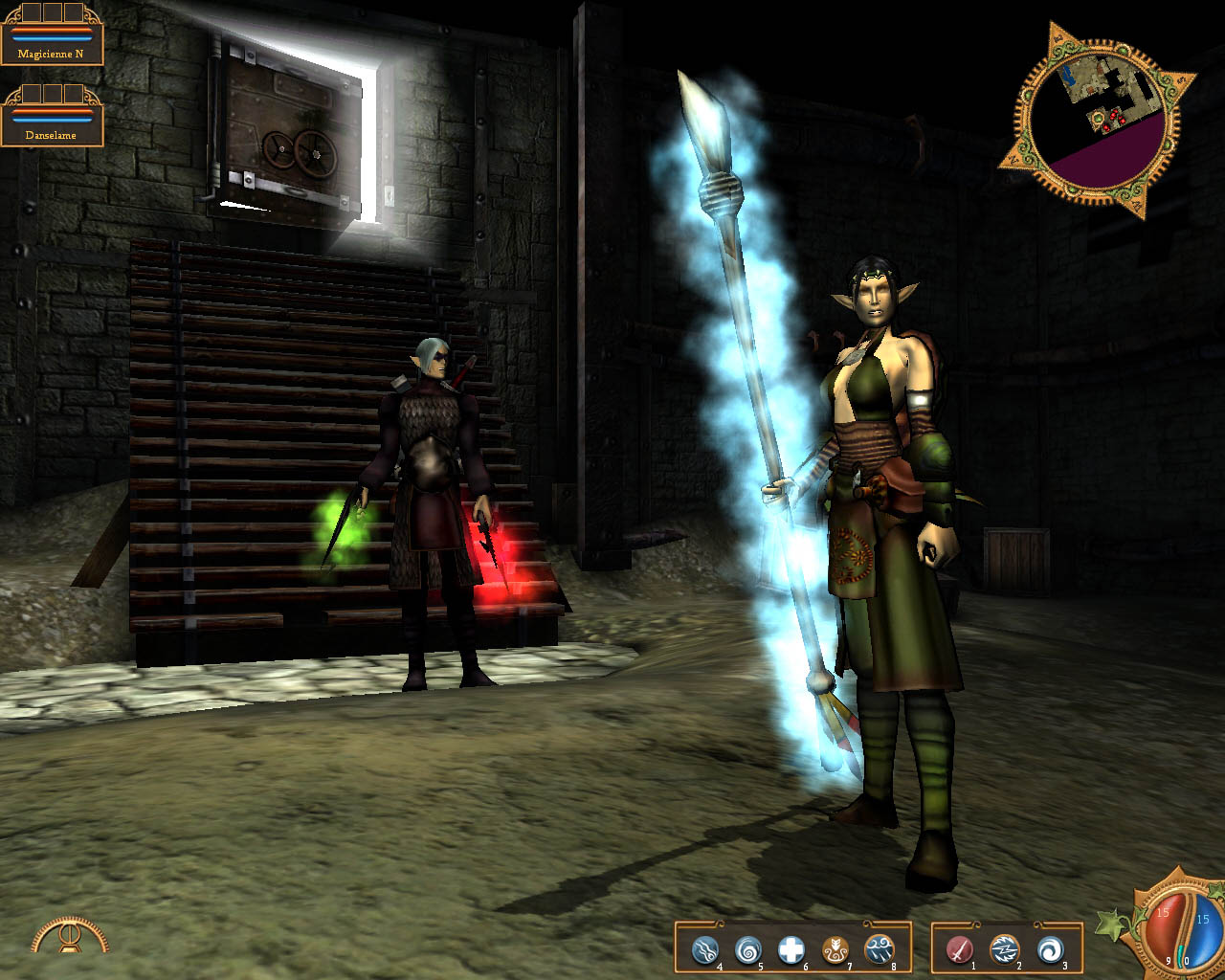Screen dimensions: 1225x980
Task: Click the red health orb showing 15
Action: click(x=1162, y=917)
